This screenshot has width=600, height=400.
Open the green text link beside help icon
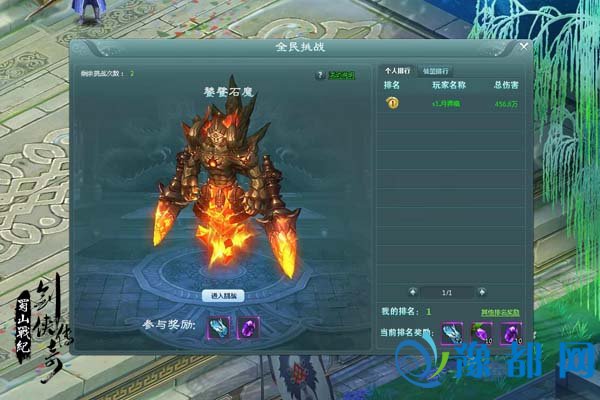pyautogui.click(x=344, y=74)
